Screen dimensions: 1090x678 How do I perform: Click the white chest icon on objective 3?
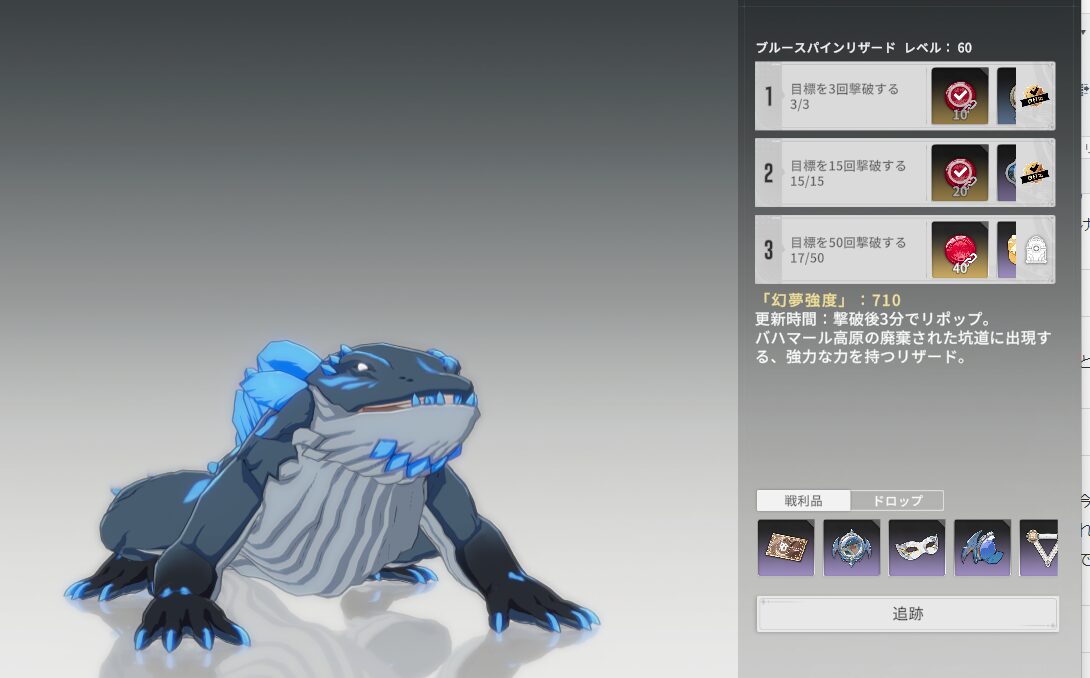1036,251
